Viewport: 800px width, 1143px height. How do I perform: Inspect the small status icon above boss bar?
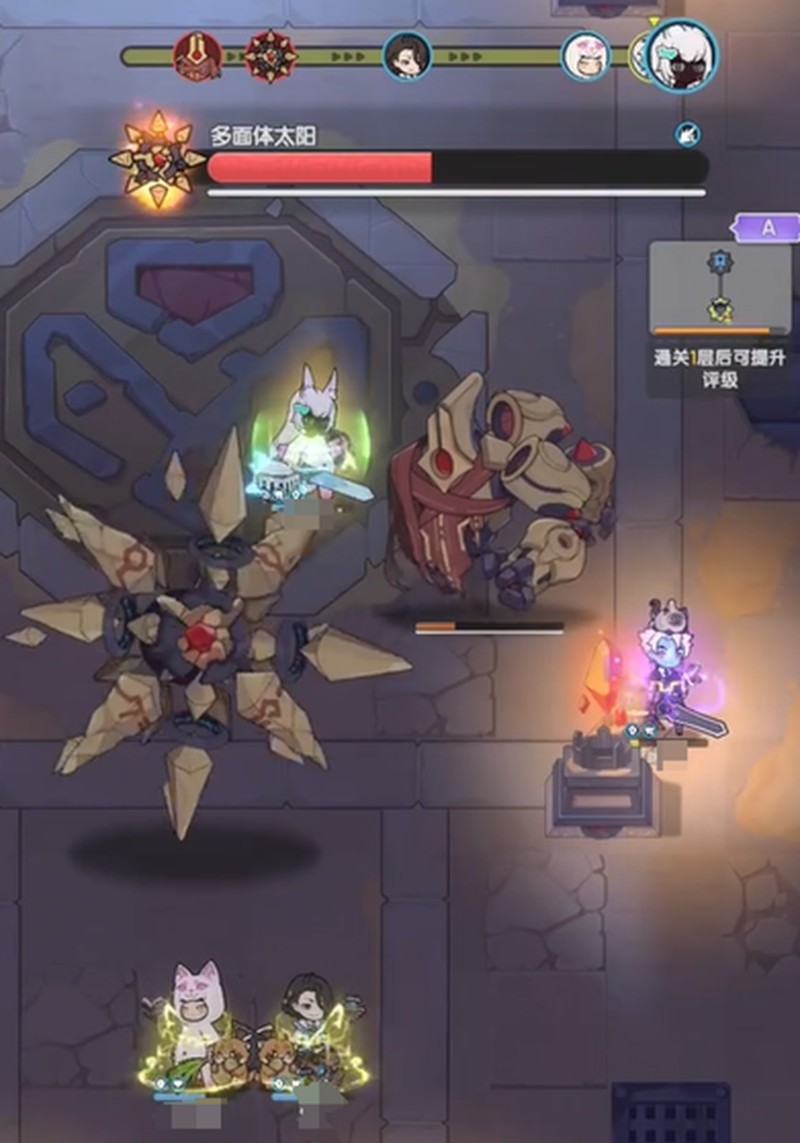coord(687,133)
